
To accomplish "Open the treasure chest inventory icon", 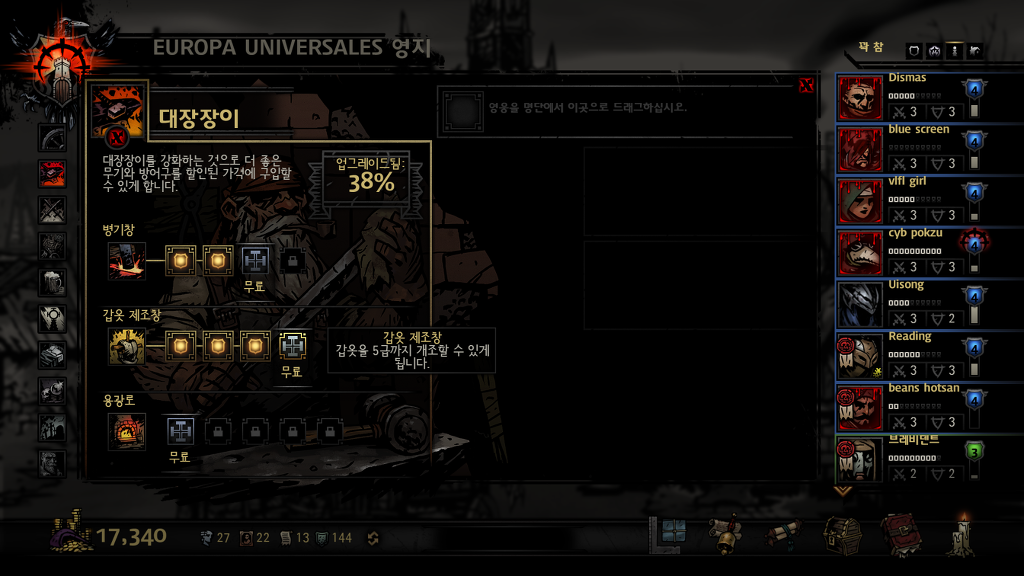I will pos(841,535).
